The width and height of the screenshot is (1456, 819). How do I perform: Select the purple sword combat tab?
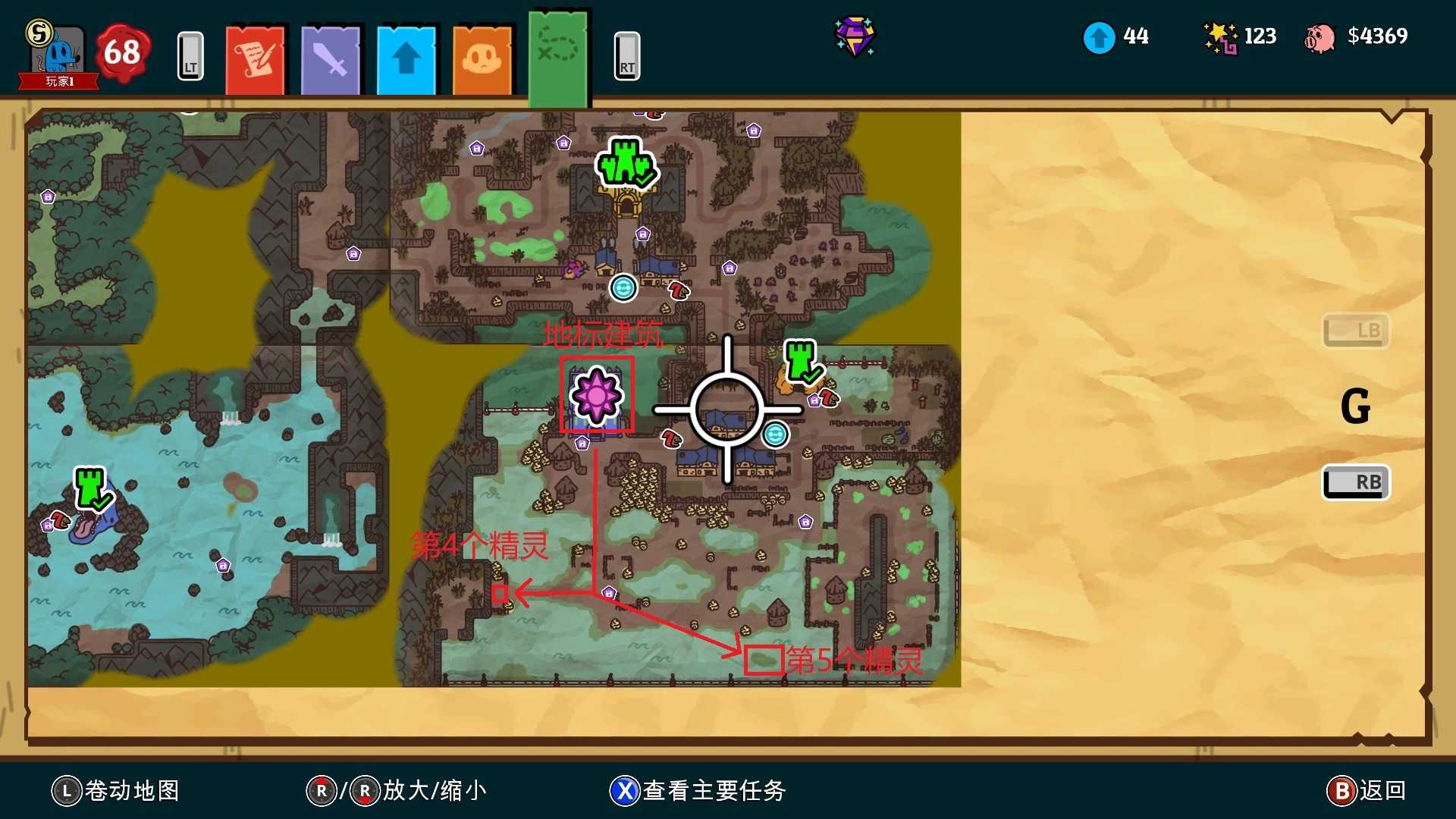[331, 59]
